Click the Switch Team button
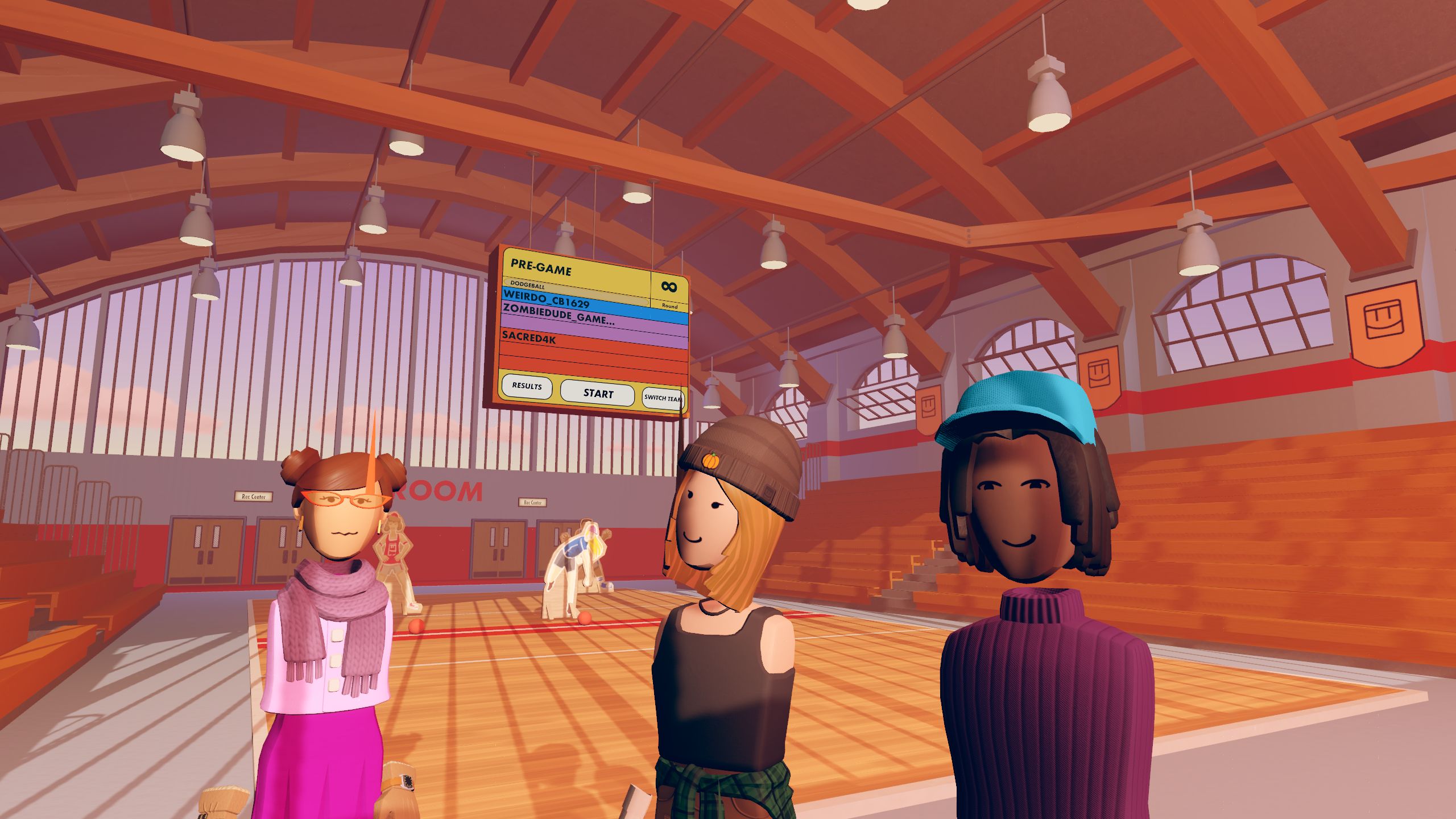 (x=663, y=398)
